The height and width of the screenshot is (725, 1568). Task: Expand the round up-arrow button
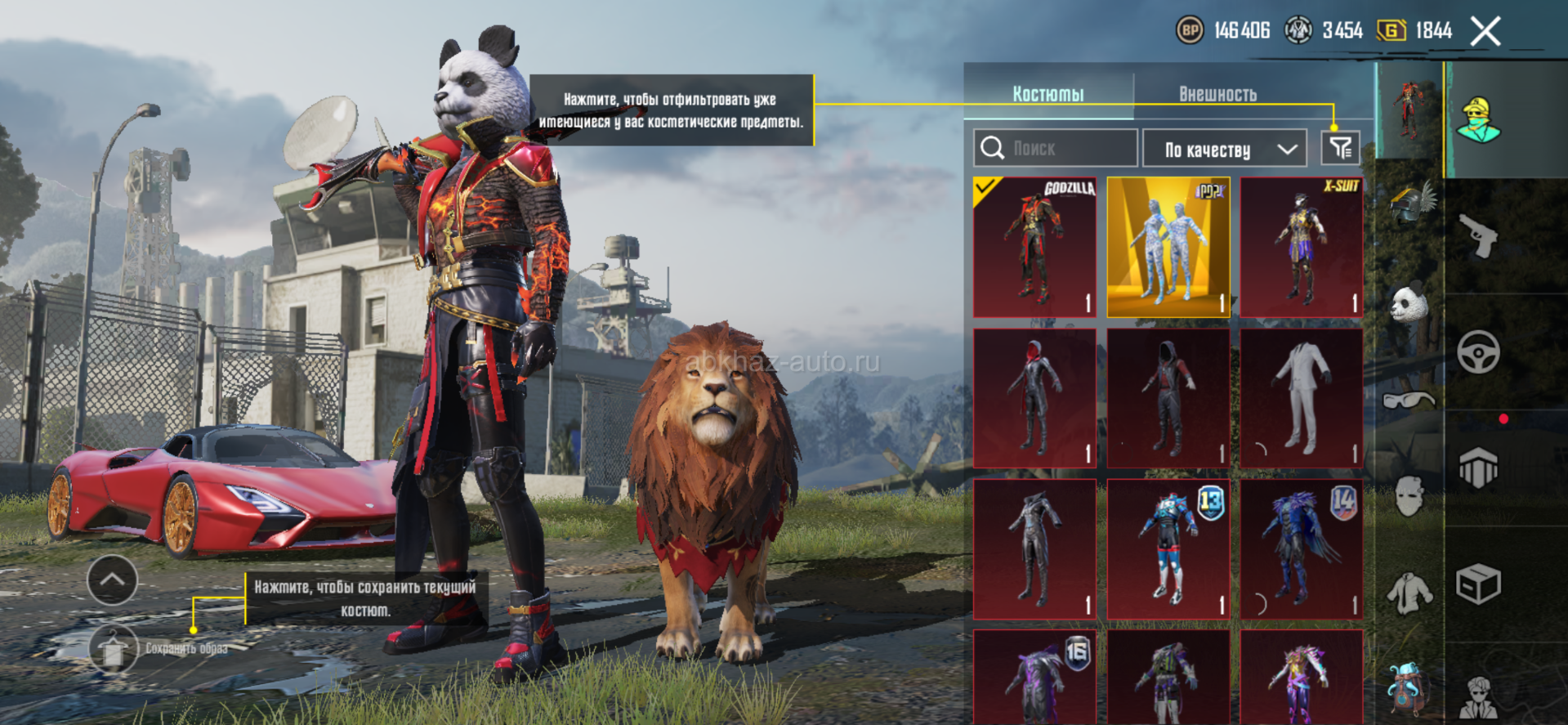pos(112,580)
